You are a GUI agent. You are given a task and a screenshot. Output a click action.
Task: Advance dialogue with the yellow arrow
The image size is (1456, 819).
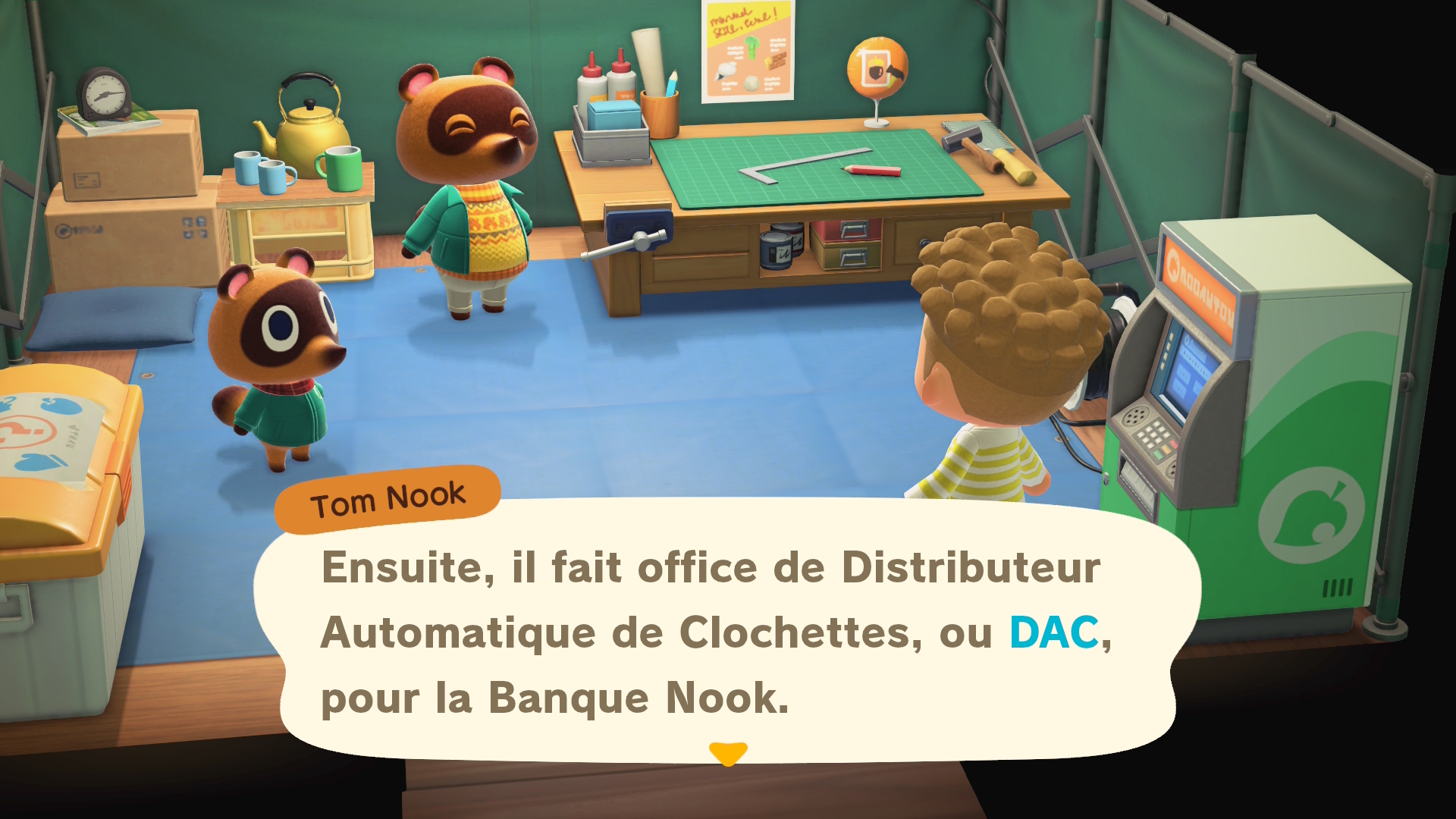pyautogui.click(x=728, y=753)
